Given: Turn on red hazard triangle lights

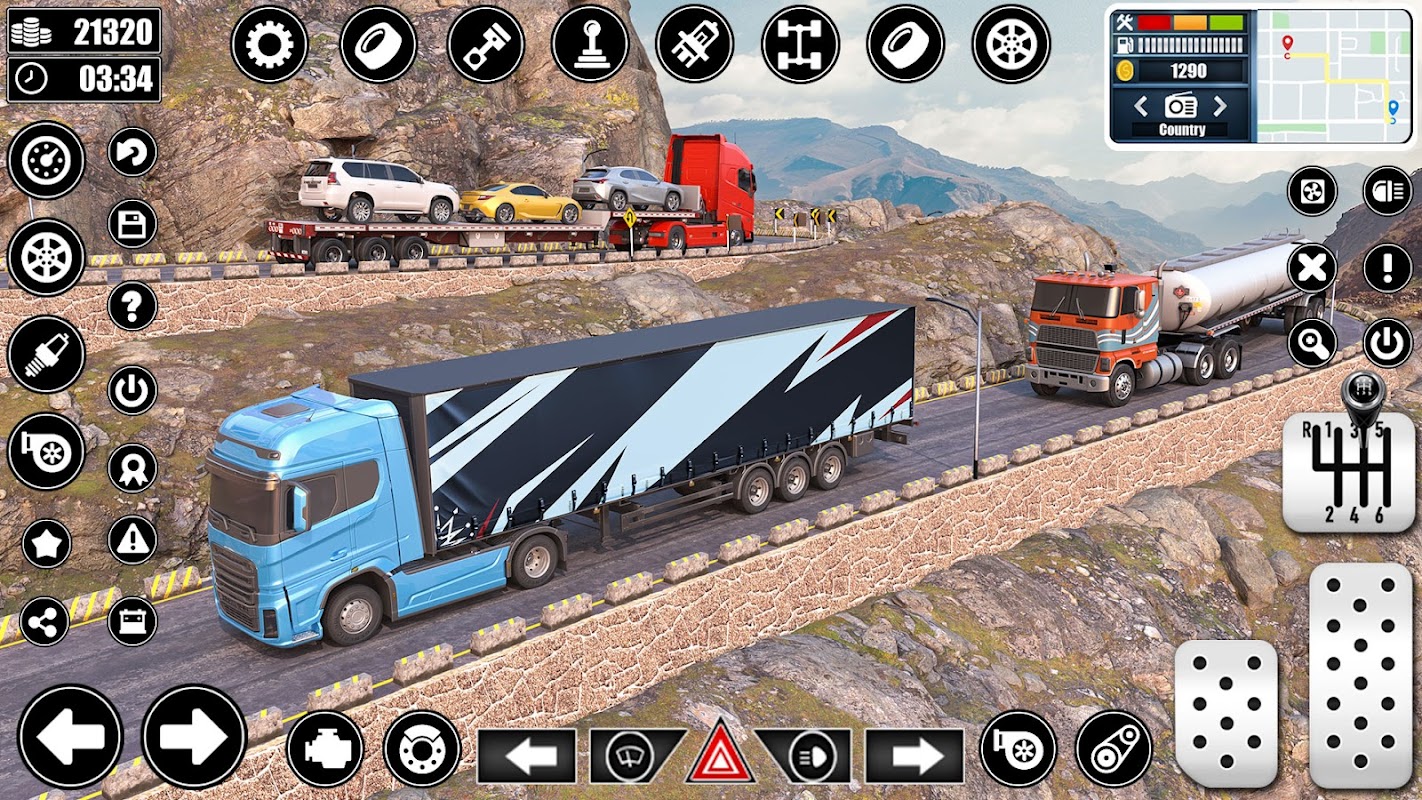Looking at the screenshot, I should (x=720, y=755).
